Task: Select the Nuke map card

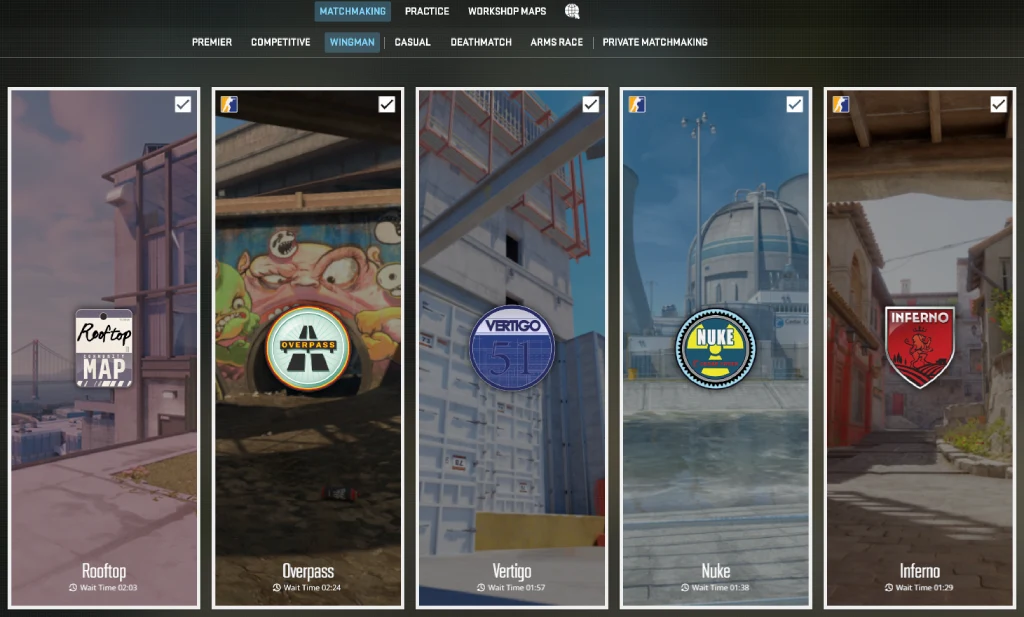Action: [x=715, y=348]
